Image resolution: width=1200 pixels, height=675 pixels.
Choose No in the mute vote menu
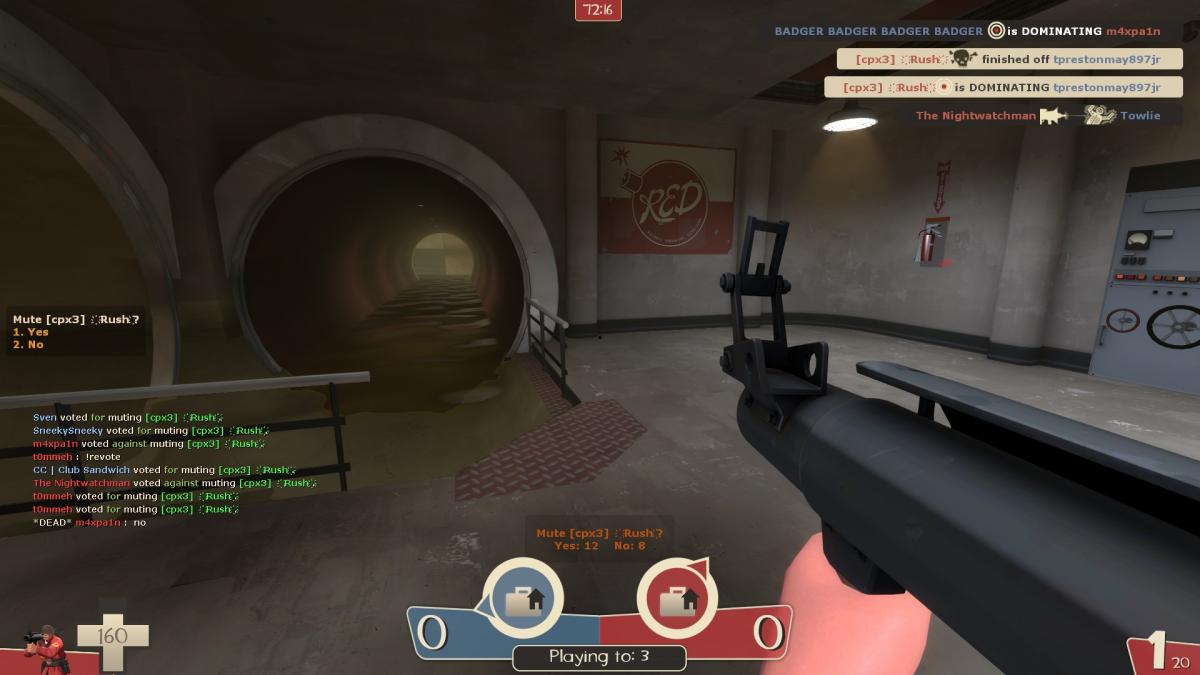pyautogui.click(x=29, y=345)
